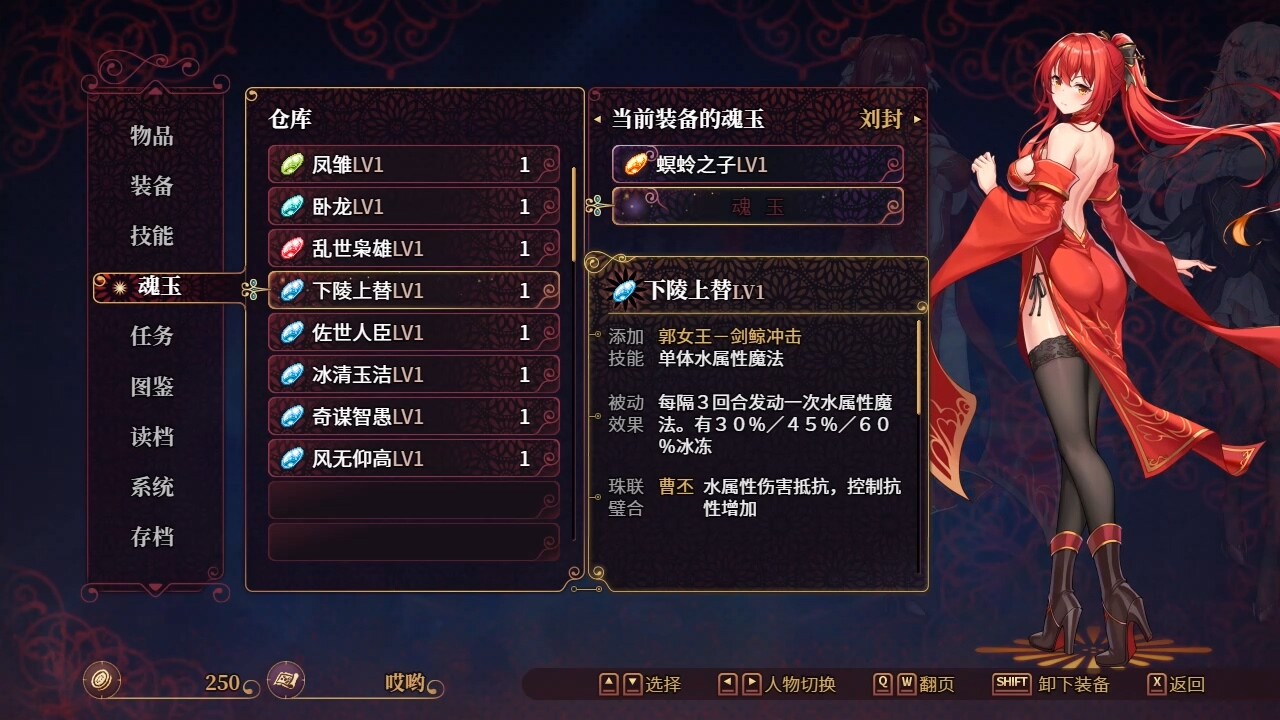The width and height of the screenshot is (1280, 720).
Task: Click the red gem icon of 乱世枭雄
Action: pyautogui.click(x=290, y=249)
